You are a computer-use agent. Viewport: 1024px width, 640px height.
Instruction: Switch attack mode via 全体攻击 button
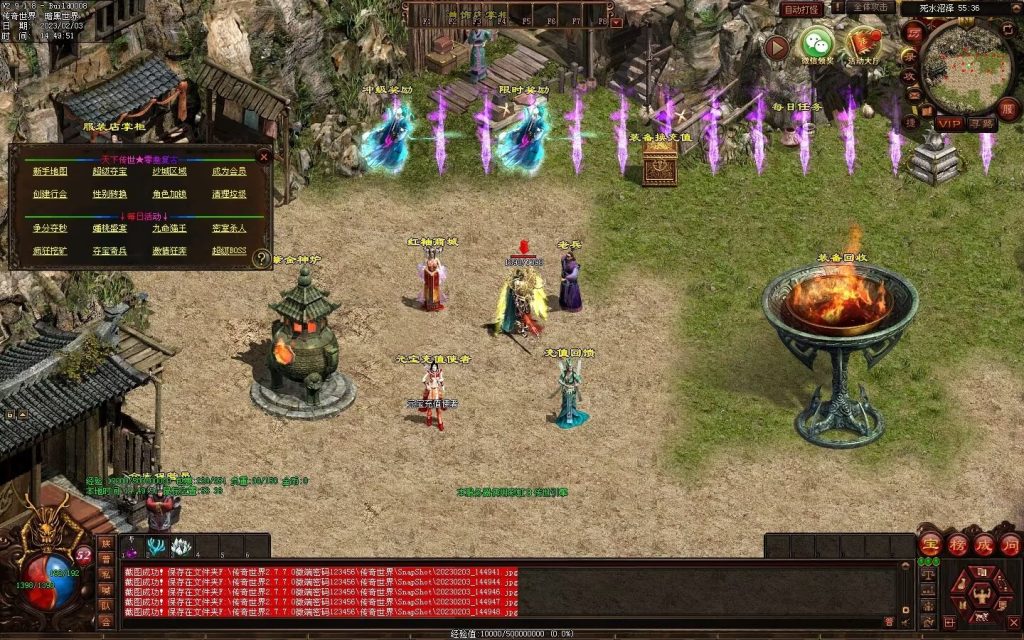[x=869, y=7]
